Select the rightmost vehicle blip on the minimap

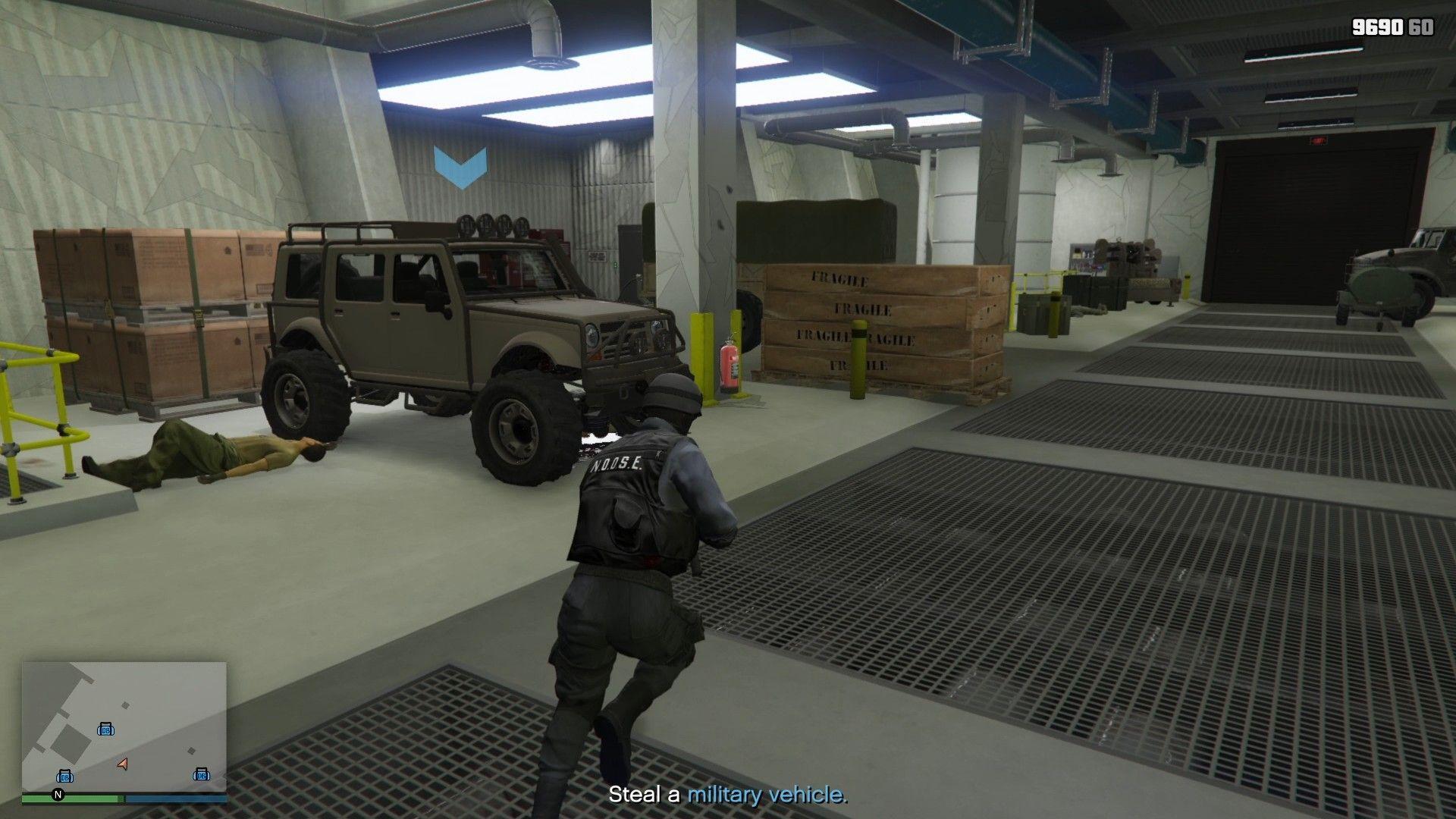coord(201,774)
